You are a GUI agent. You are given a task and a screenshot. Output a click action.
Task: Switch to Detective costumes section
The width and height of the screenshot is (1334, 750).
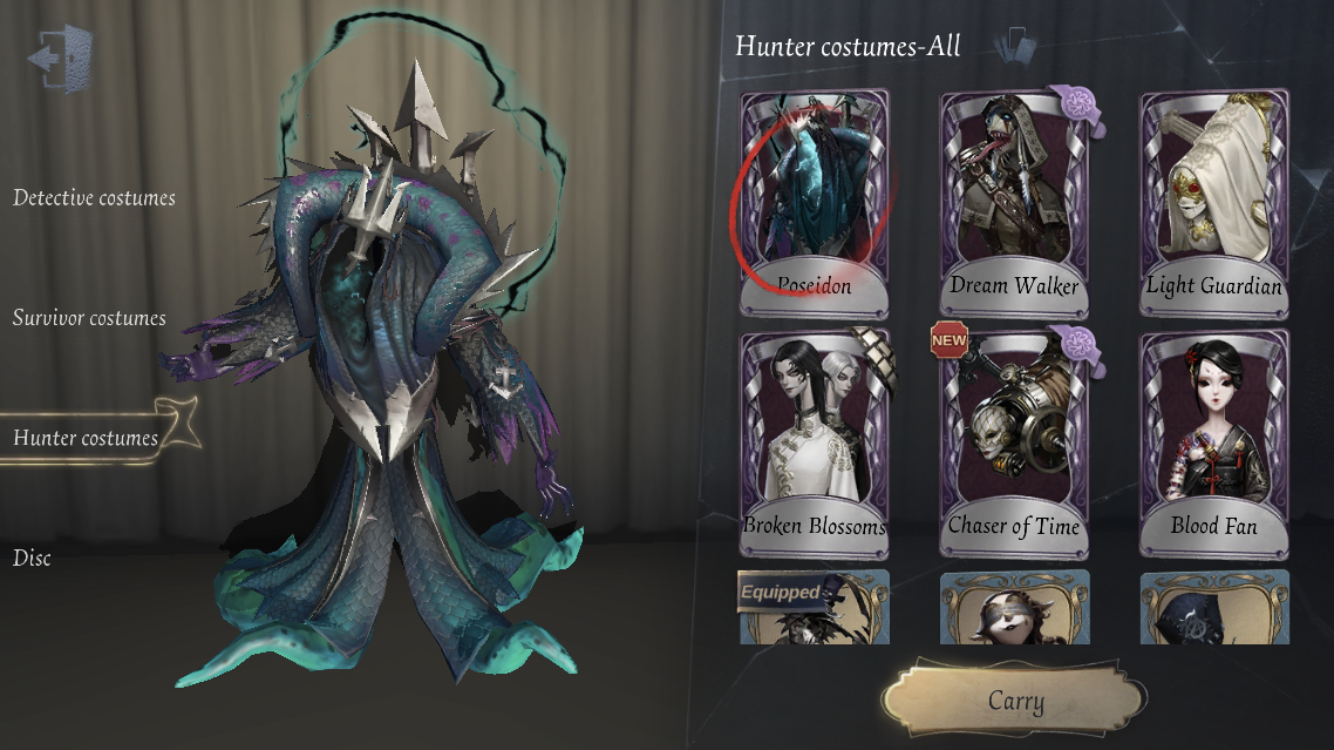click(95, 197)
